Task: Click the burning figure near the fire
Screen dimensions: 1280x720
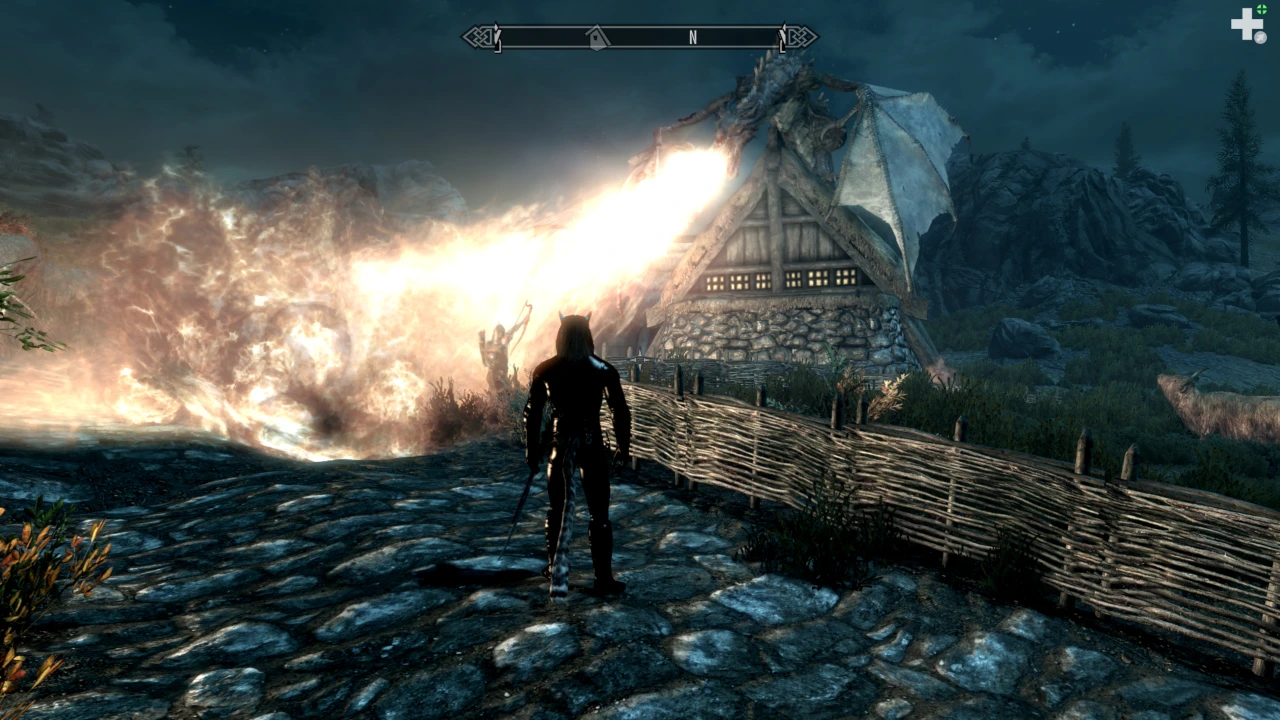Action: (x=495, y=345)
